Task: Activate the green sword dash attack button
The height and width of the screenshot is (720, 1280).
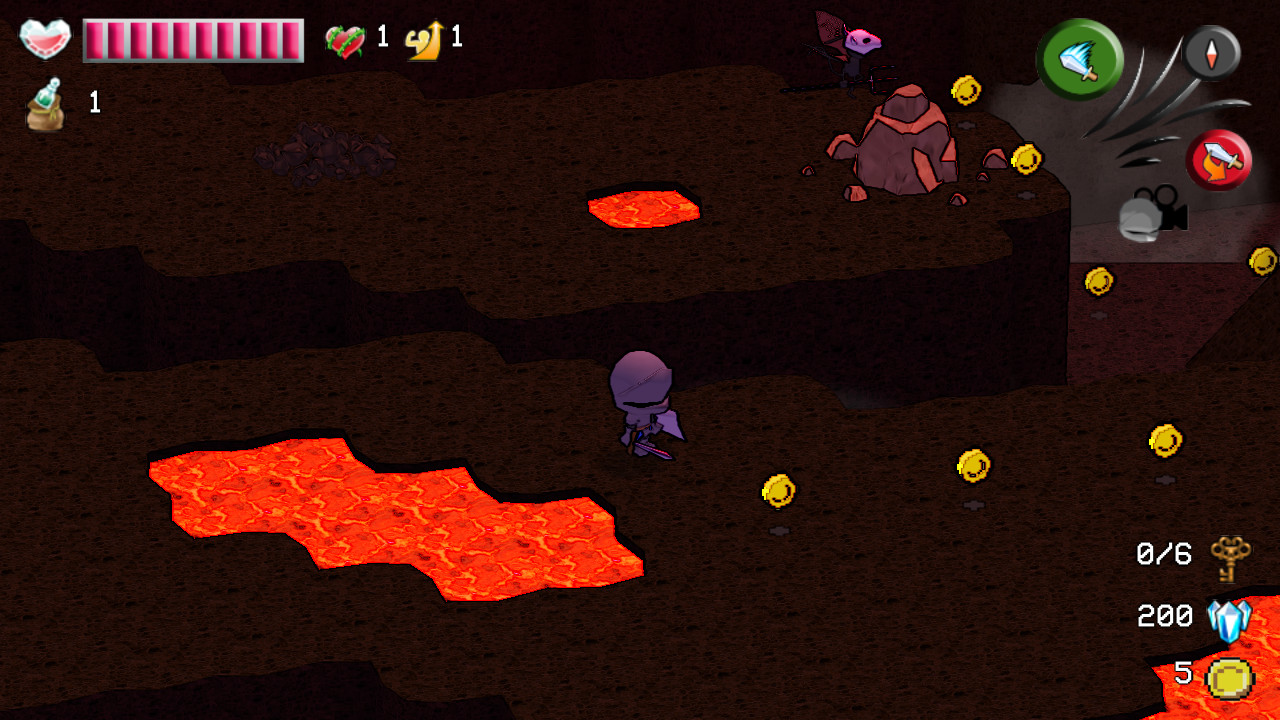Action: [x=1079, y=59]
